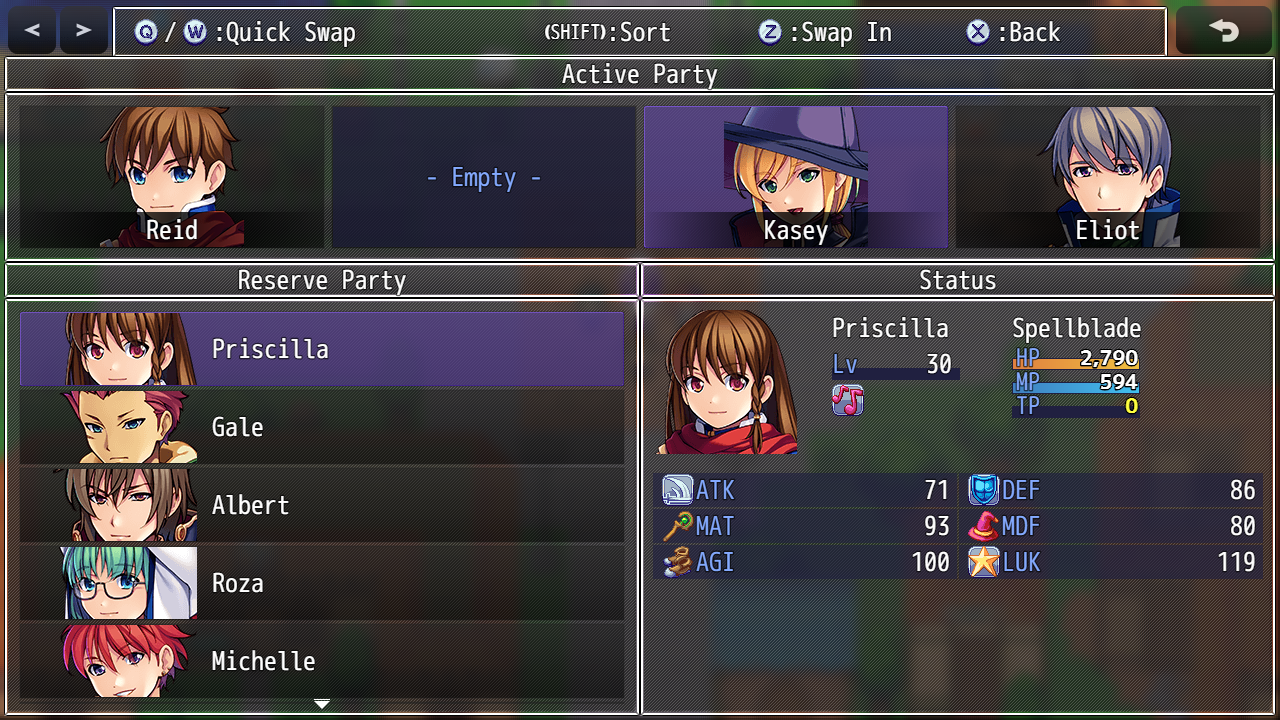This screenshot has height=720, width=1280.
Task: Select Eliot in the active party
Action: [1107, 177]
